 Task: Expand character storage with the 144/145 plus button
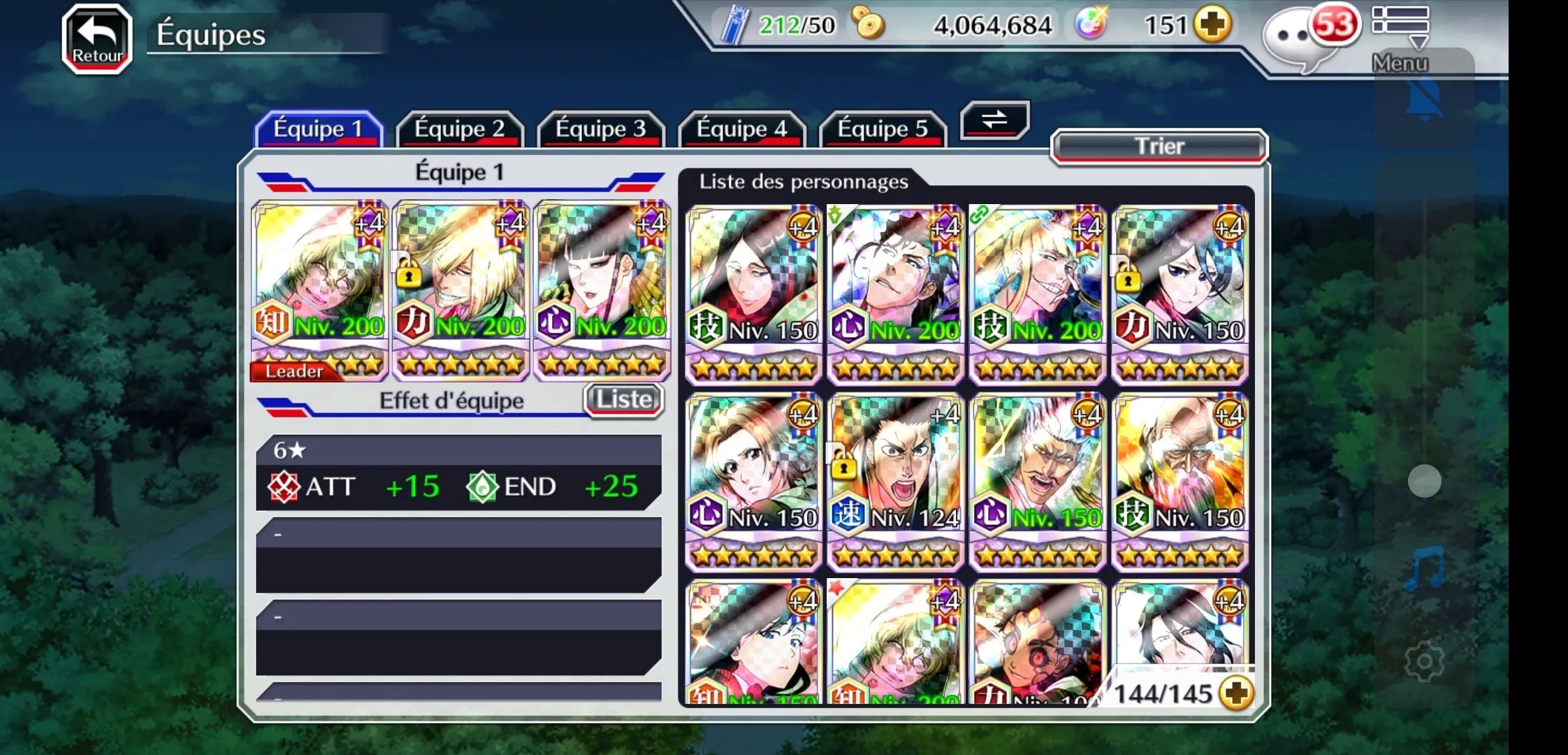coord(1236,693)
